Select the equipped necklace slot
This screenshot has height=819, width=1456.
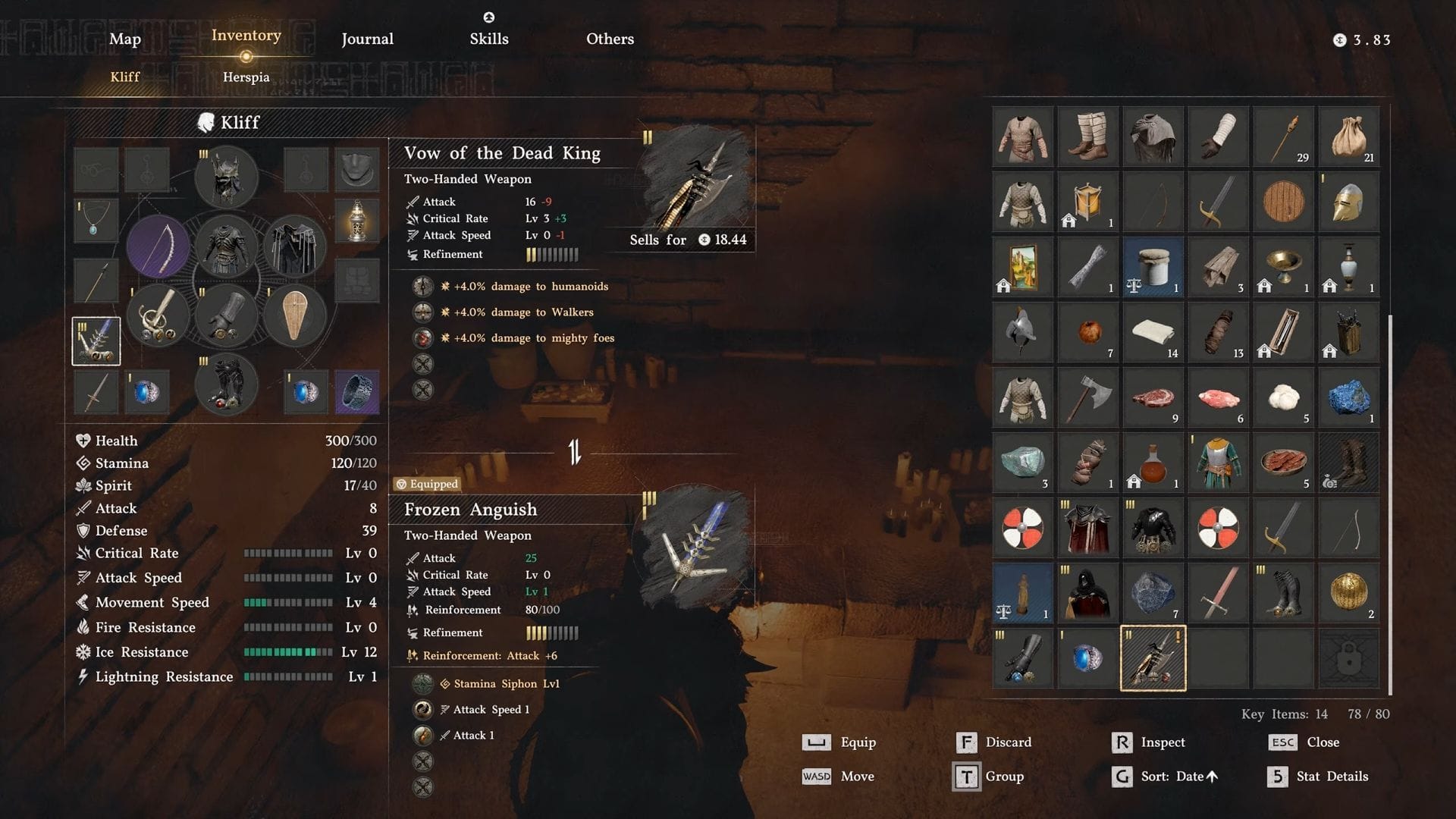96,221
